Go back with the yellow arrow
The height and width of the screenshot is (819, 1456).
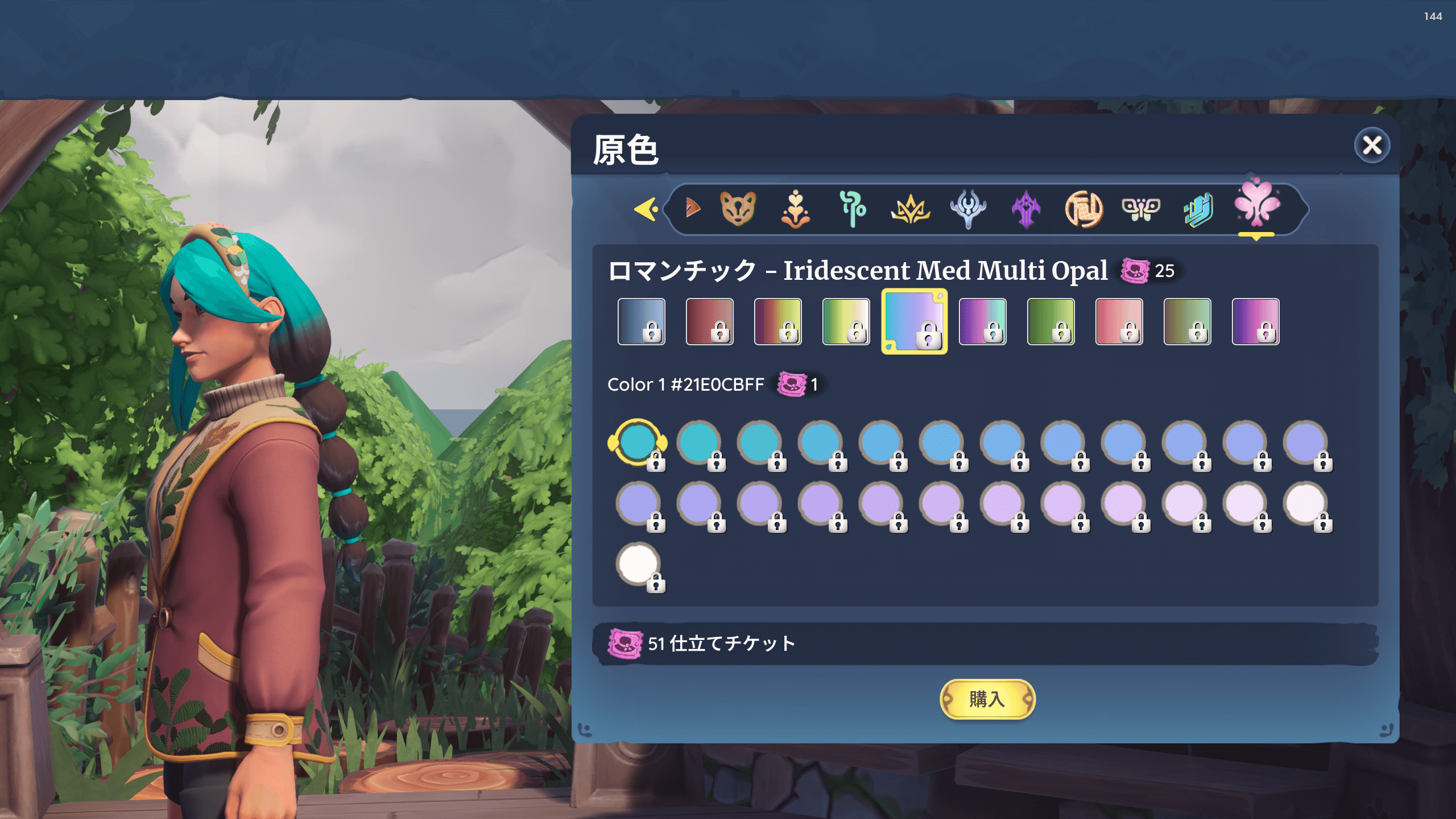(x=647, y=209)
